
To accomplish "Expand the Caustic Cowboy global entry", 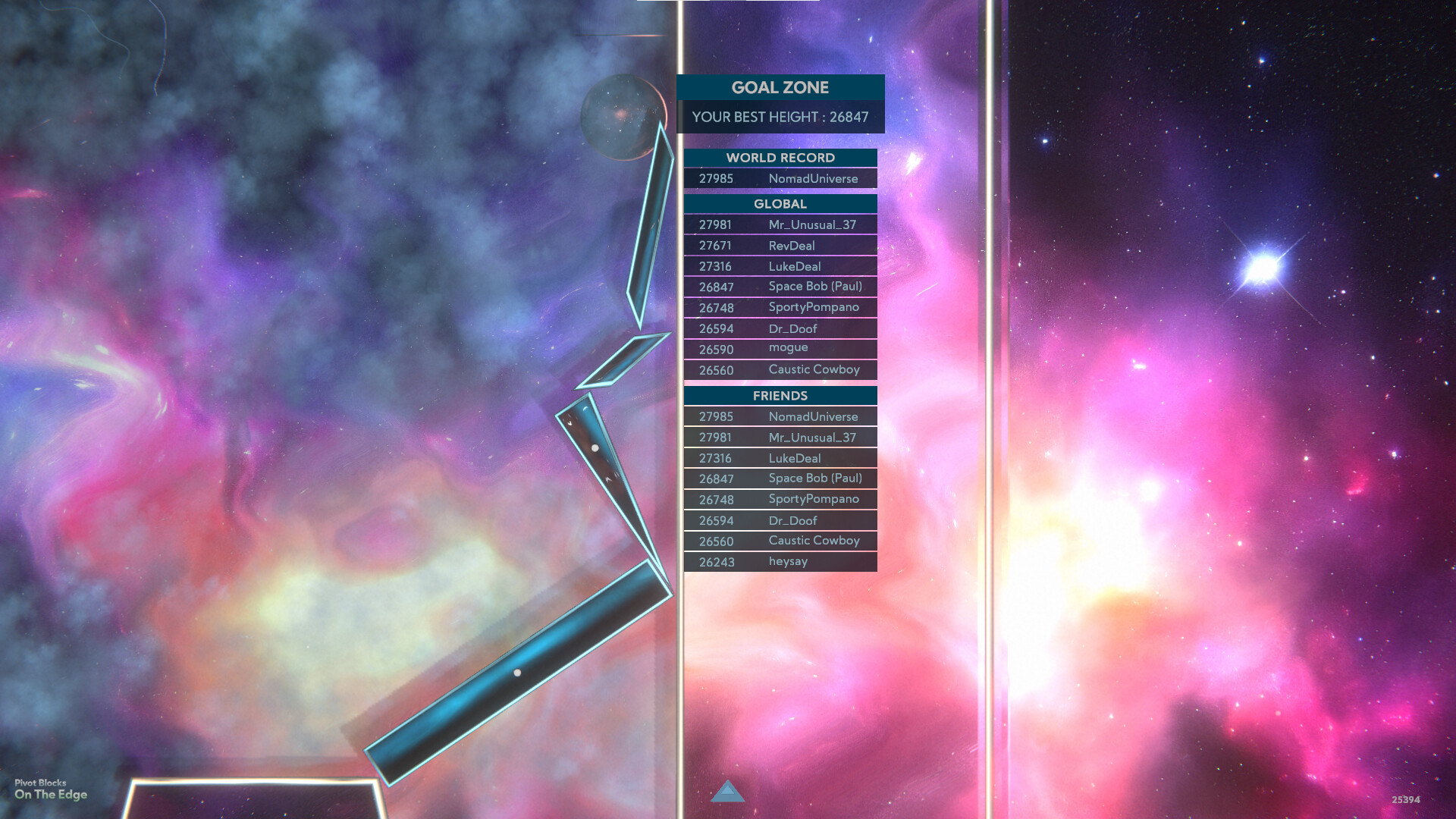I will 780,369.
